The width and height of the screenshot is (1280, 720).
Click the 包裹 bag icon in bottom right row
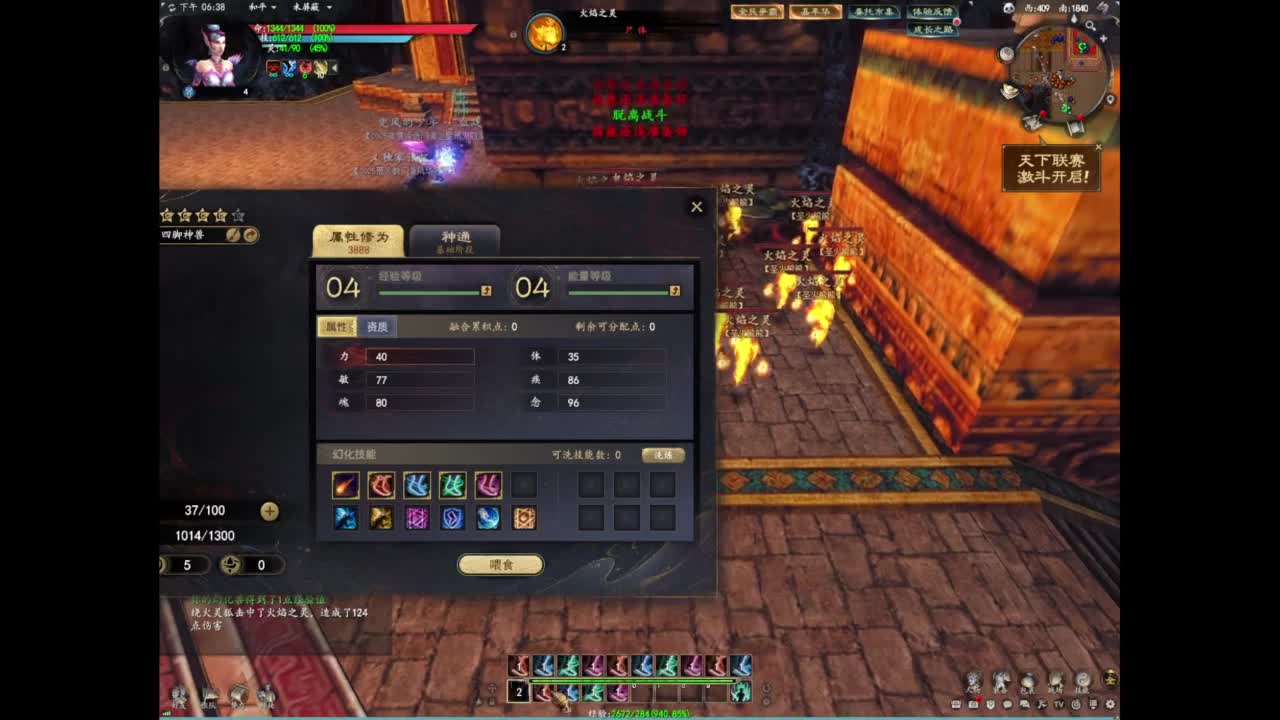1028,679
